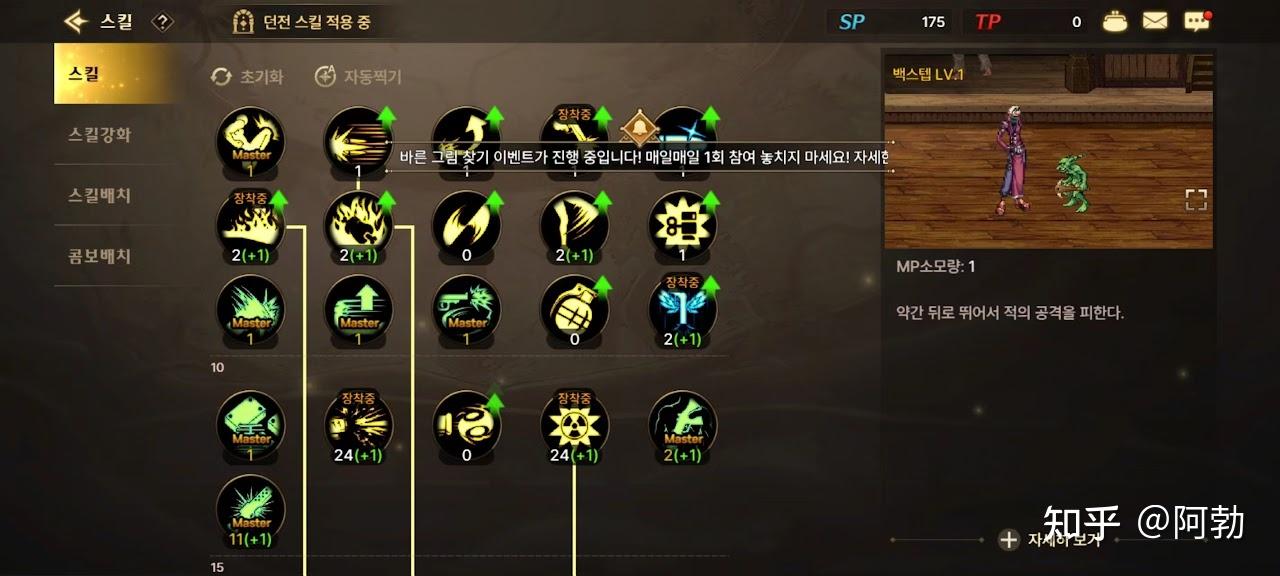Open the question mark help button

pos(163,22)
